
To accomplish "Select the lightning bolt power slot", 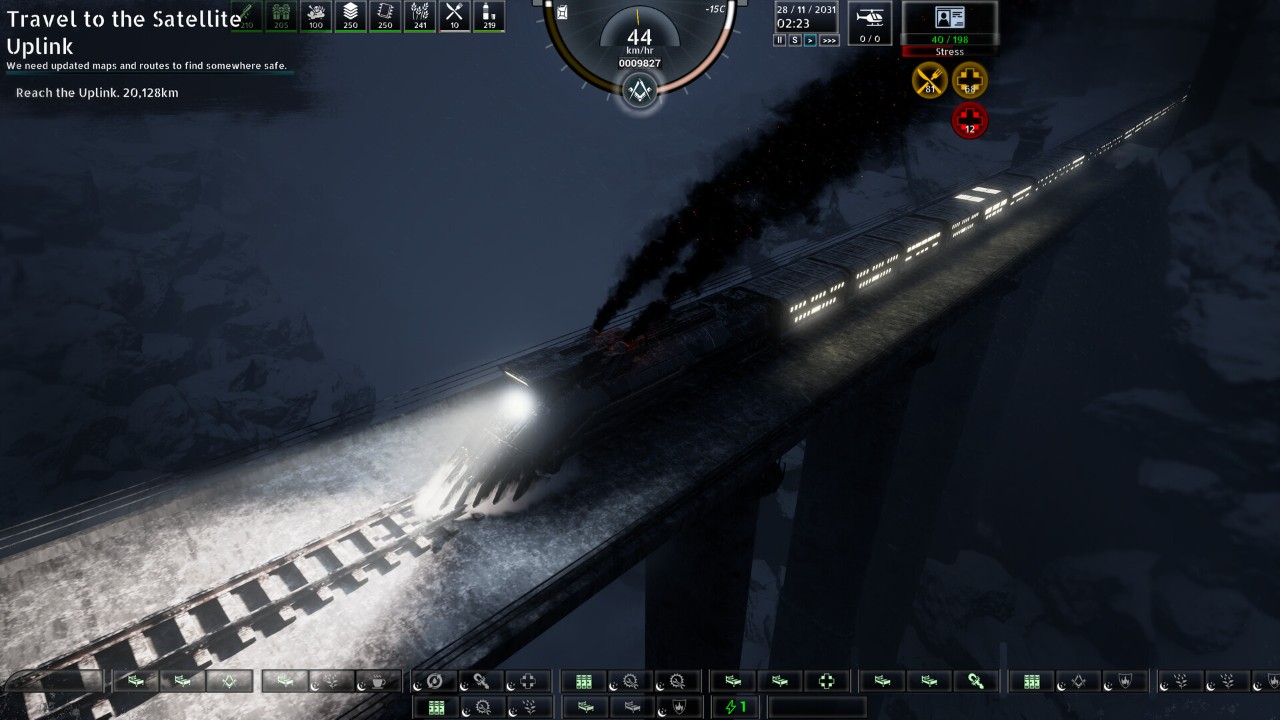I will coord(736,707).
